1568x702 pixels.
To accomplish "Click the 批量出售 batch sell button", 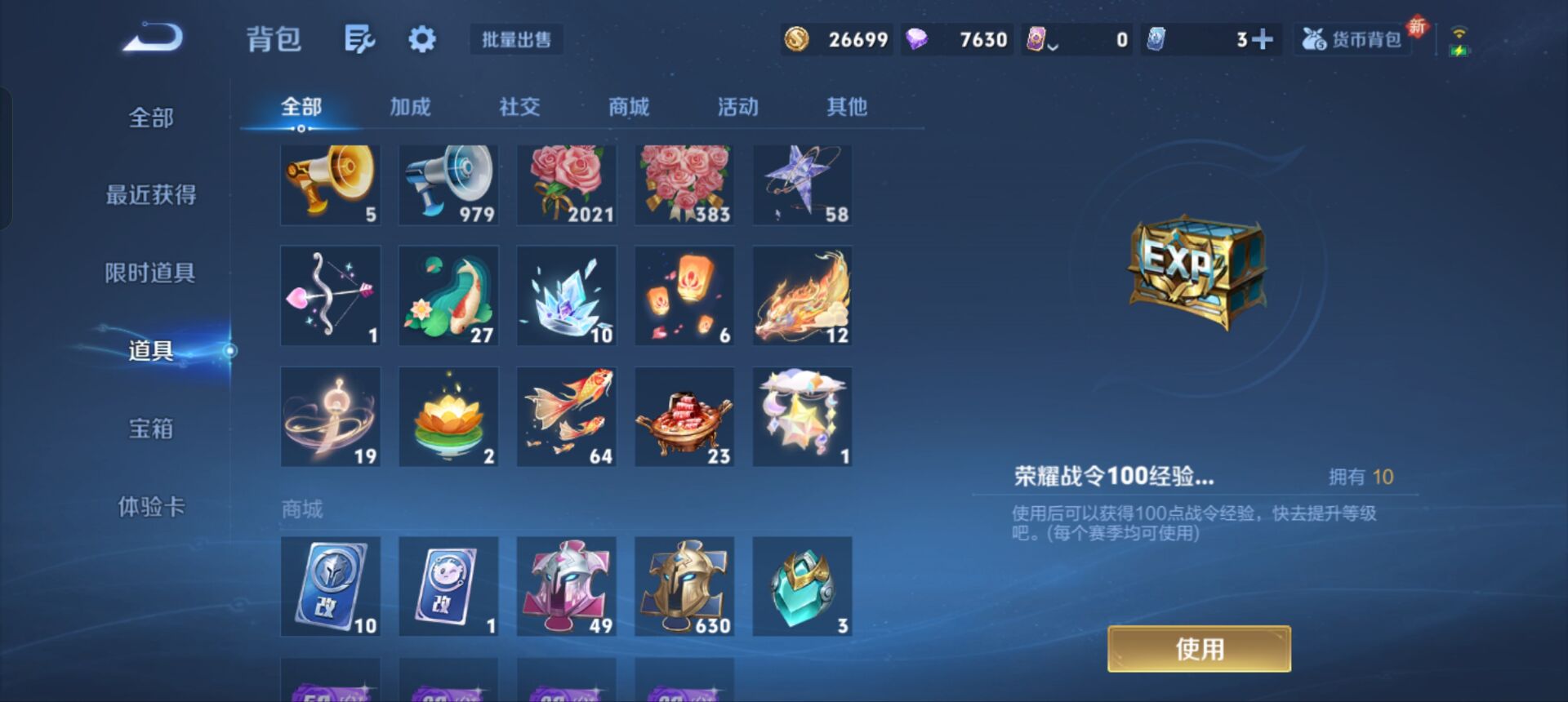I will tap(516, 40).
